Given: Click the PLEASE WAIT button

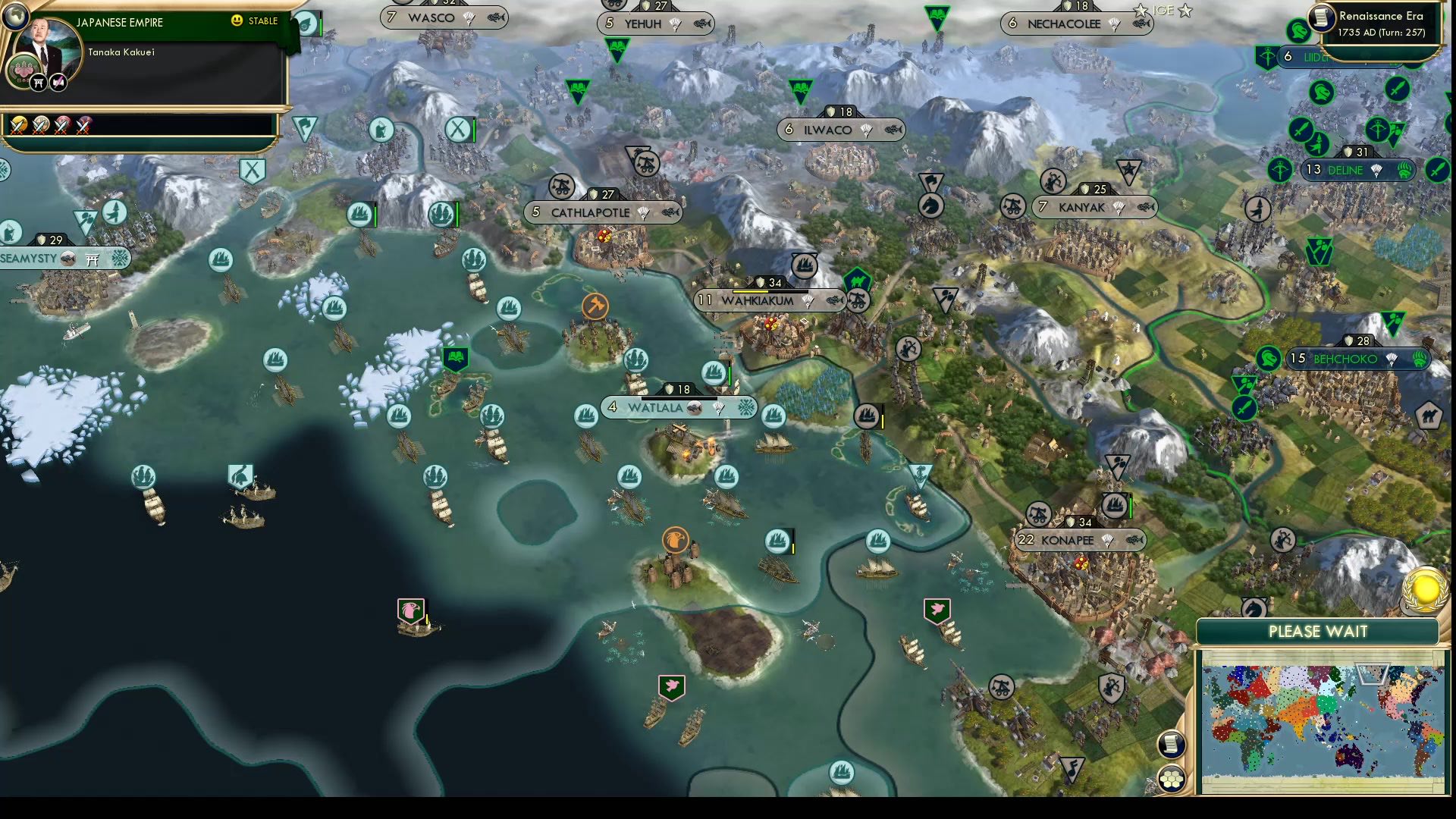Looking at the screenshot, I should 1319,632.
